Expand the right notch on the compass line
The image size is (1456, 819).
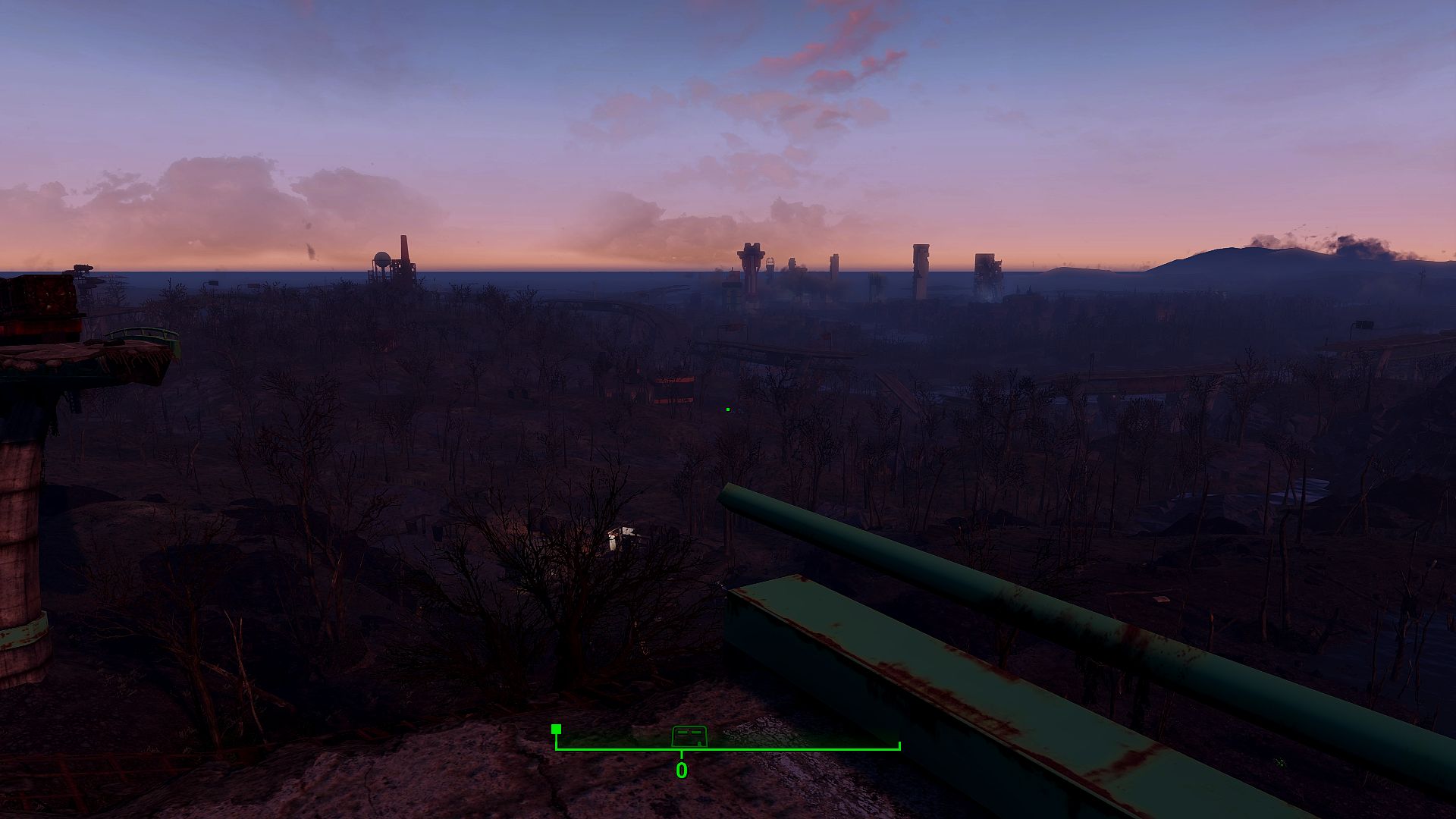[899, 747]
